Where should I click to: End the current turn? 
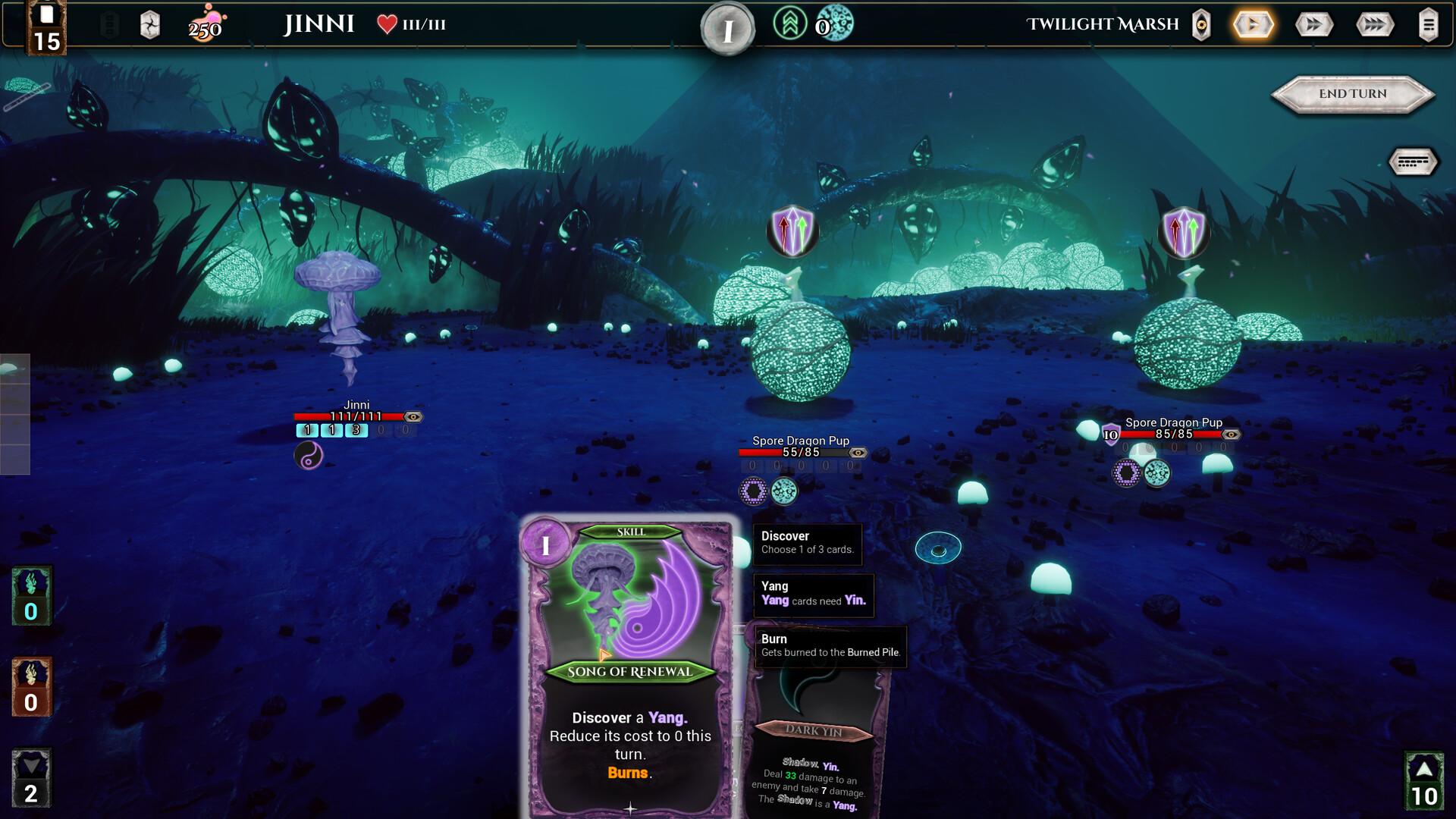point(1352,94)
